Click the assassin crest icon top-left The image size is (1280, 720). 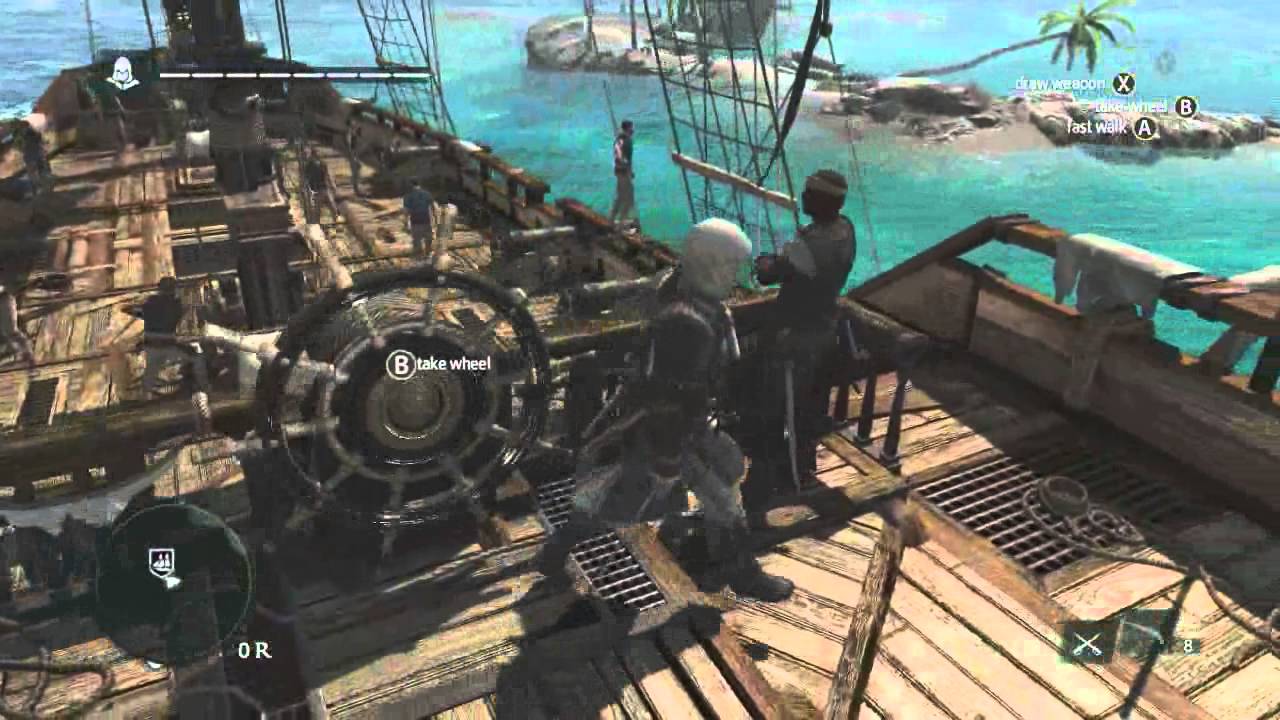tap(126, 72)
